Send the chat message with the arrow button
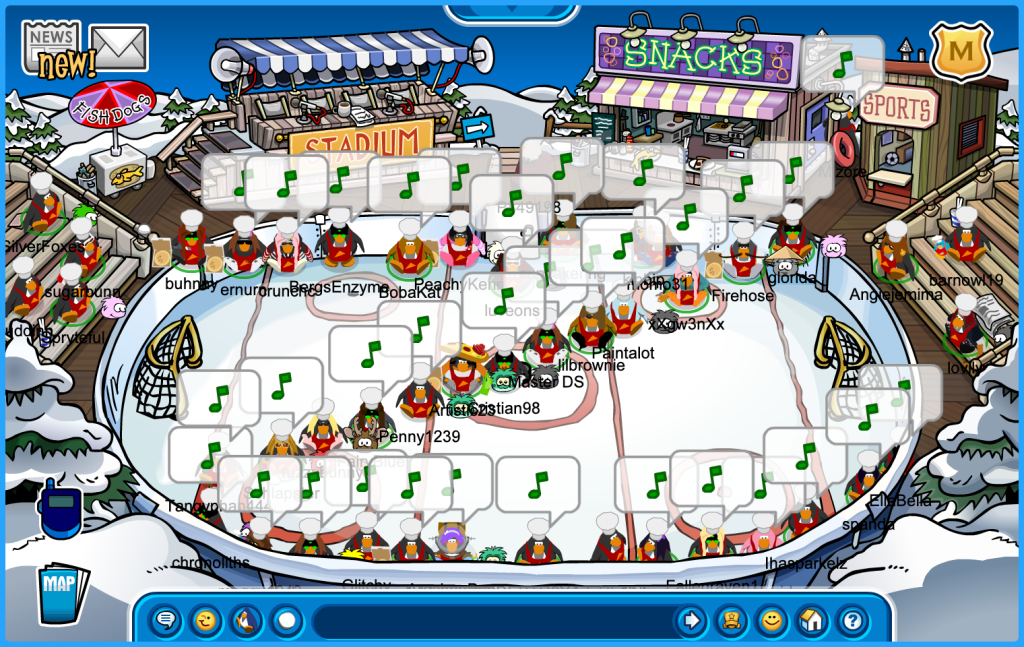 pyautogui.click(x=691, y=621)
